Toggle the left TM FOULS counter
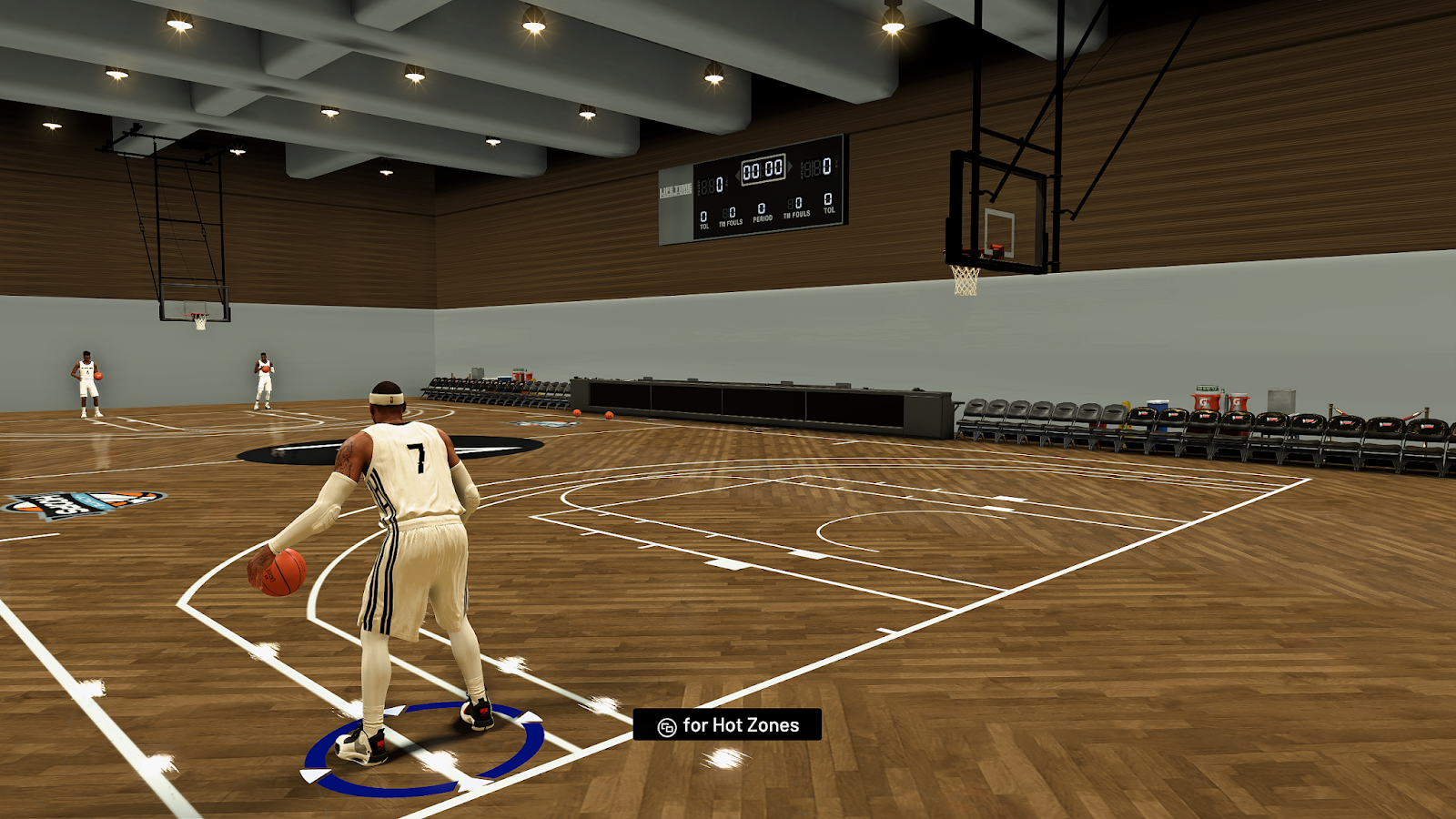Viewport: 1456px width, 819px height. 731,216
